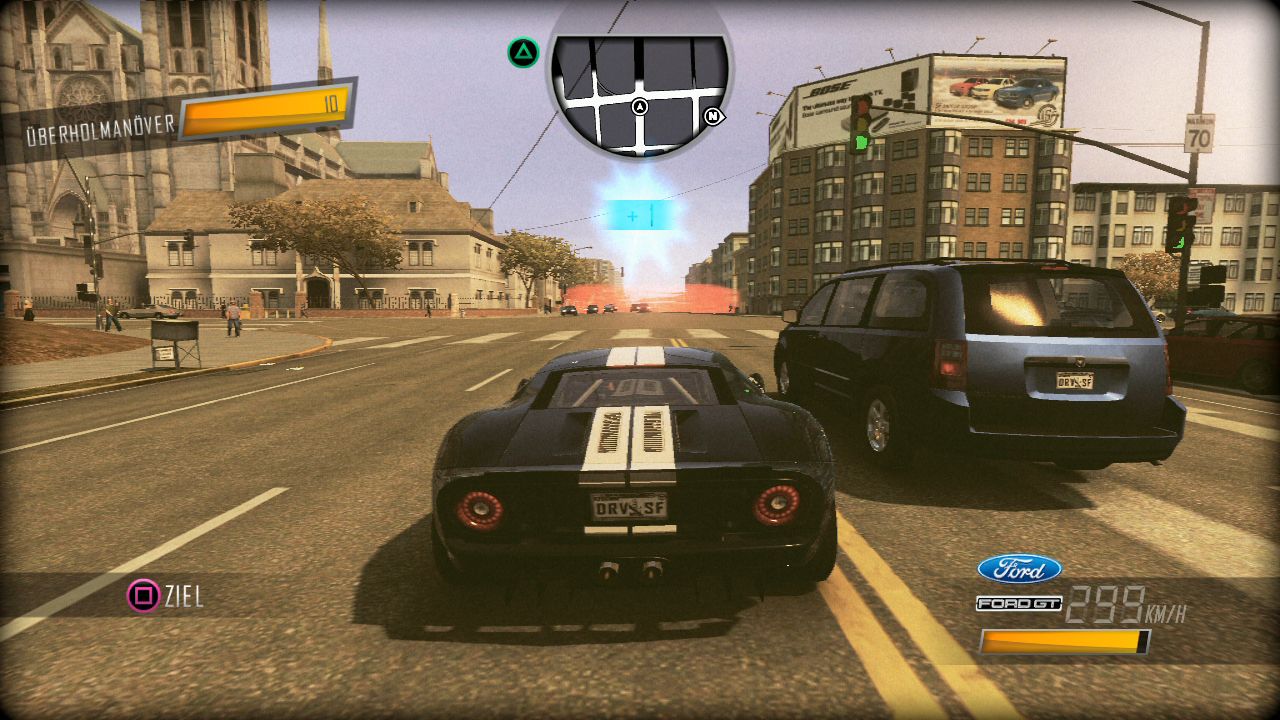Screen dimensions: 1280x720
Task: Select the Ford GT vehicle name label
Action: (1018, 604)
